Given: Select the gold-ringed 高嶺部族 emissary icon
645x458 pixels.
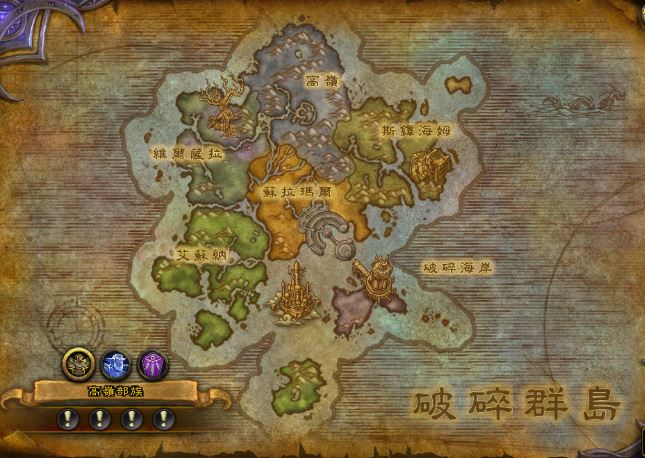Looking at the screenshot, I should (78, 363).
